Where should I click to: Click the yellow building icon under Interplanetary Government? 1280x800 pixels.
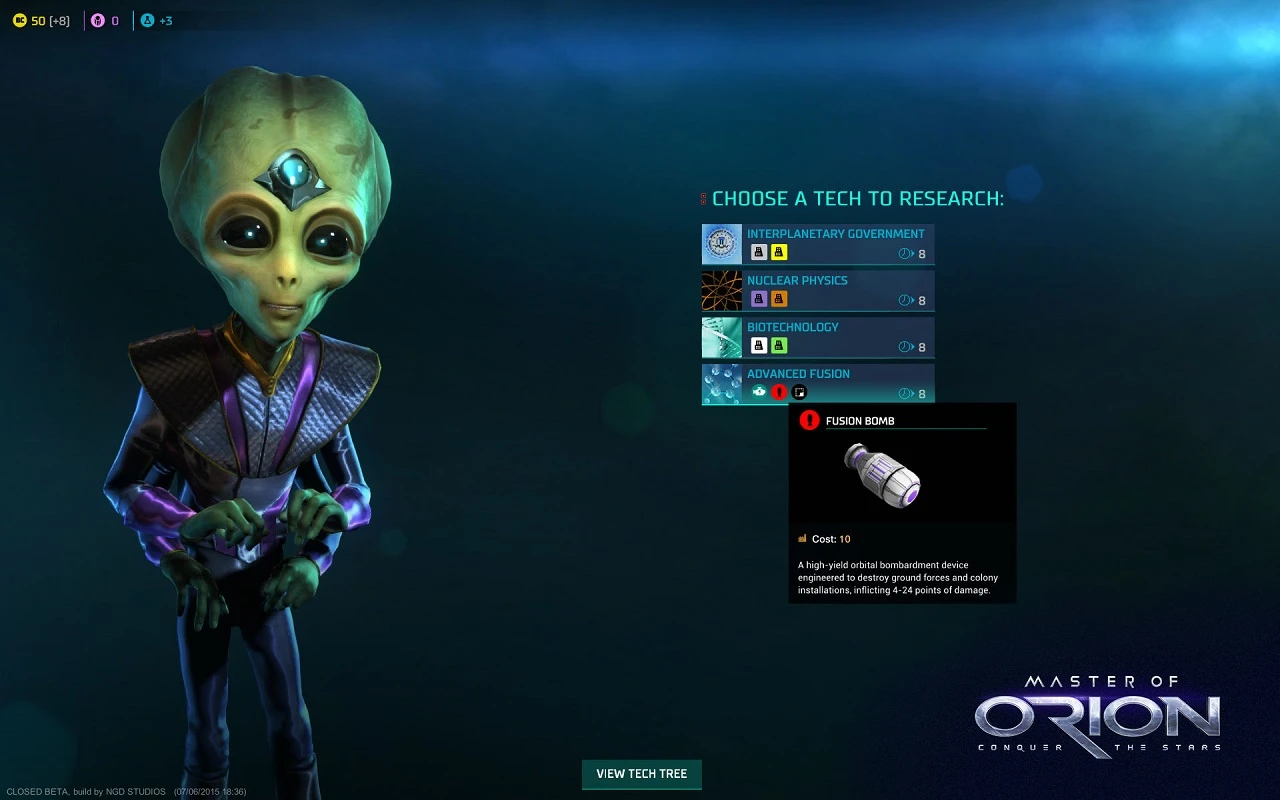tap(779, 253)
